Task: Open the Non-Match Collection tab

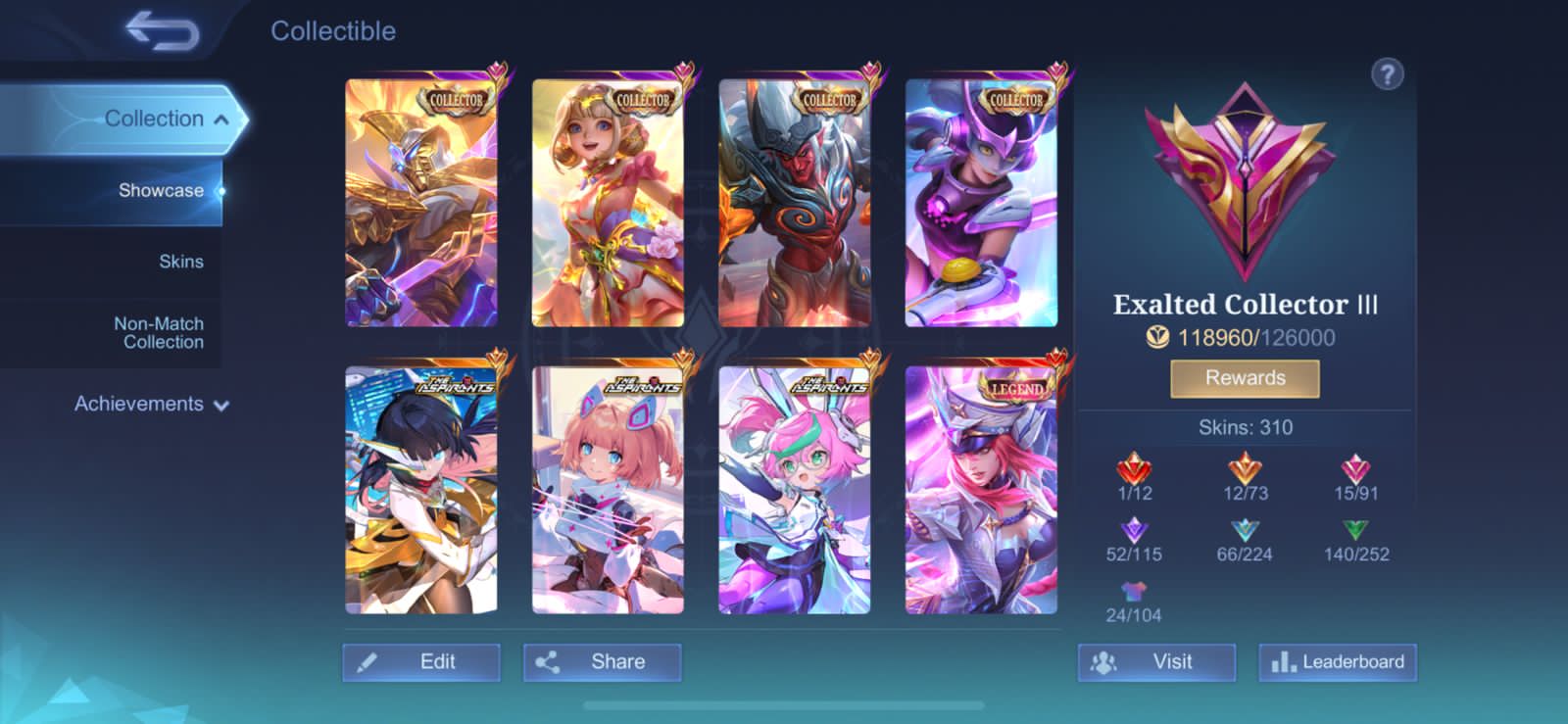Action: [x=159, y=332]
